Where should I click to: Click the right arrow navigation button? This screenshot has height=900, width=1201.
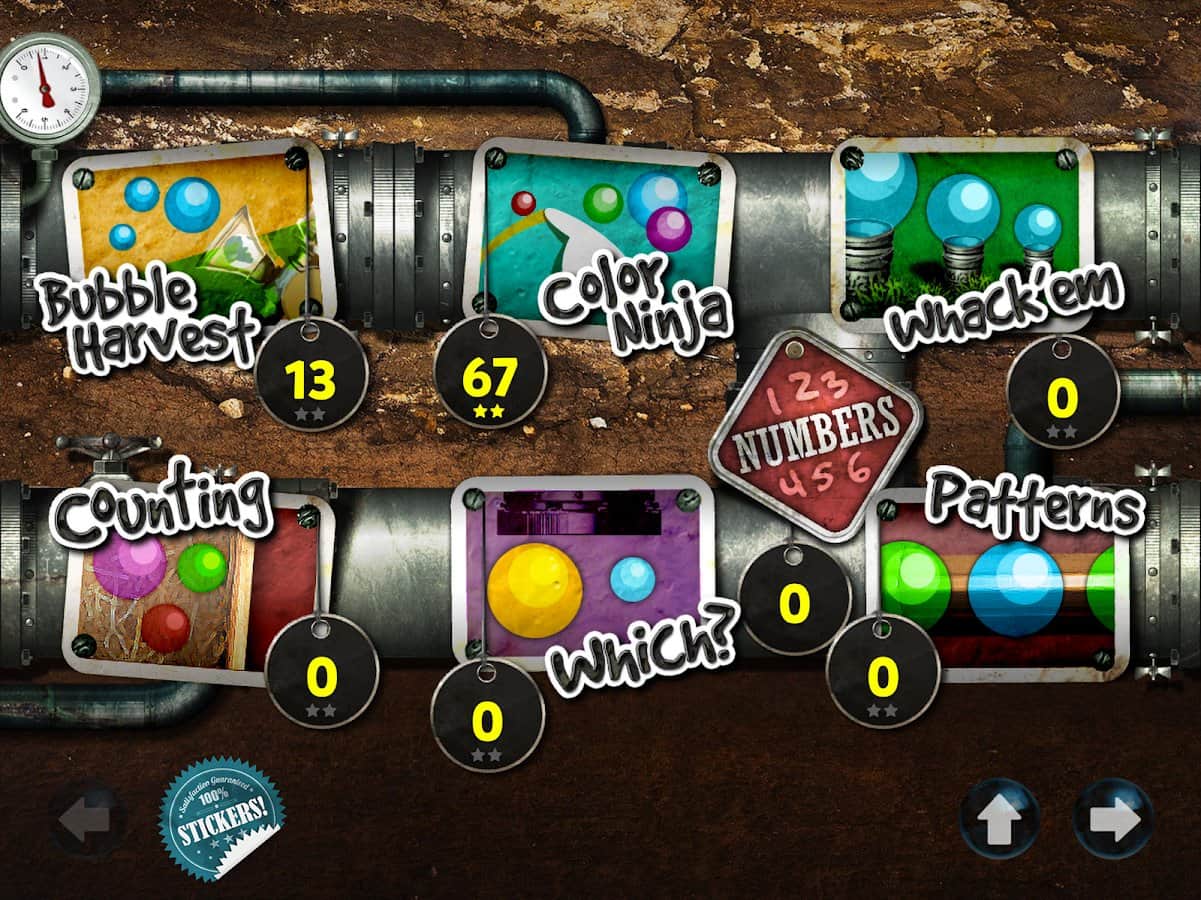coord(1113,820)
